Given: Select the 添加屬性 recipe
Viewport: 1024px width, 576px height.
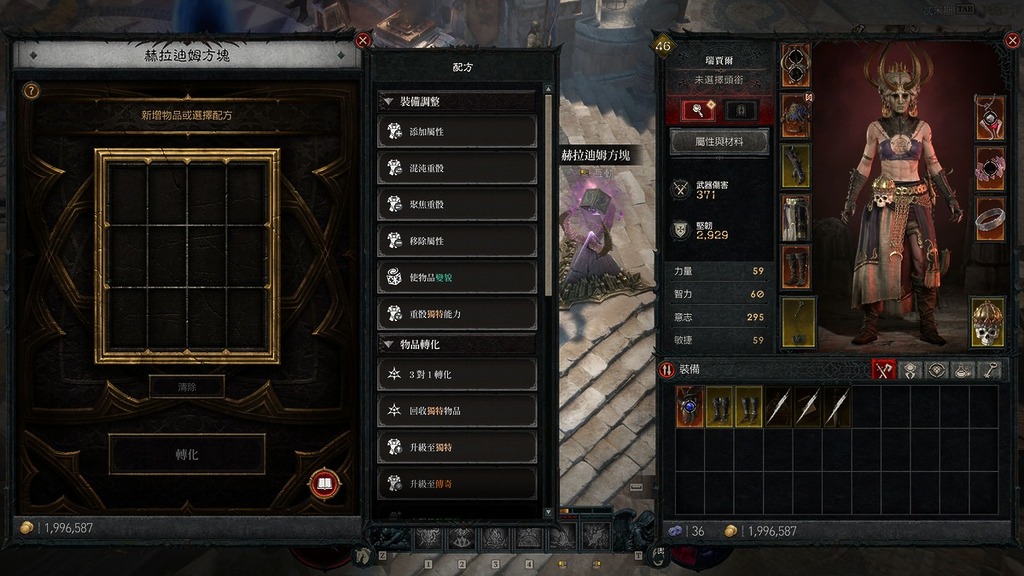Looking at the screenshot, I should (457, 132).
